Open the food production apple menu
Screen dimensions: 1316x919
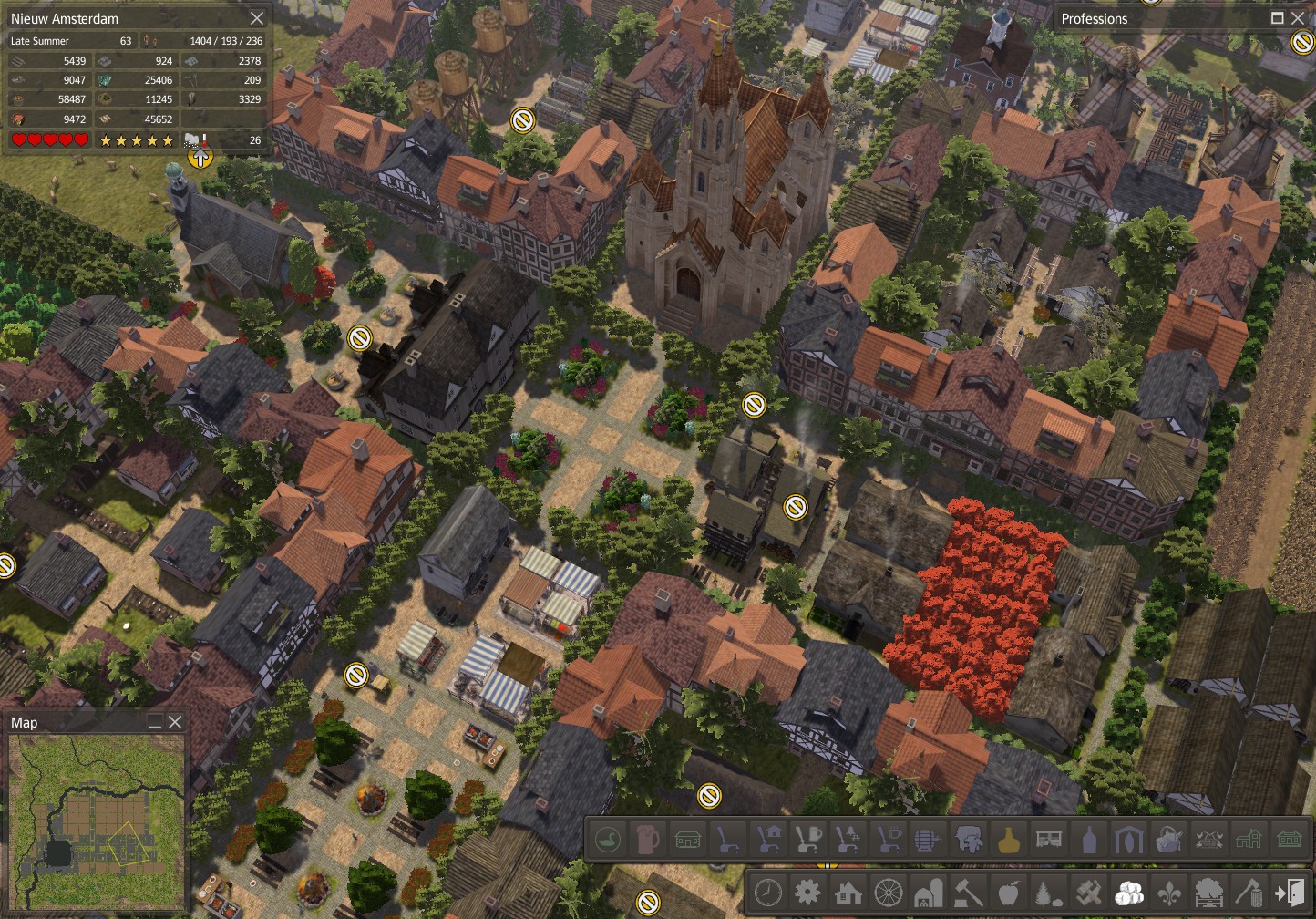(x=1008, y=892)
